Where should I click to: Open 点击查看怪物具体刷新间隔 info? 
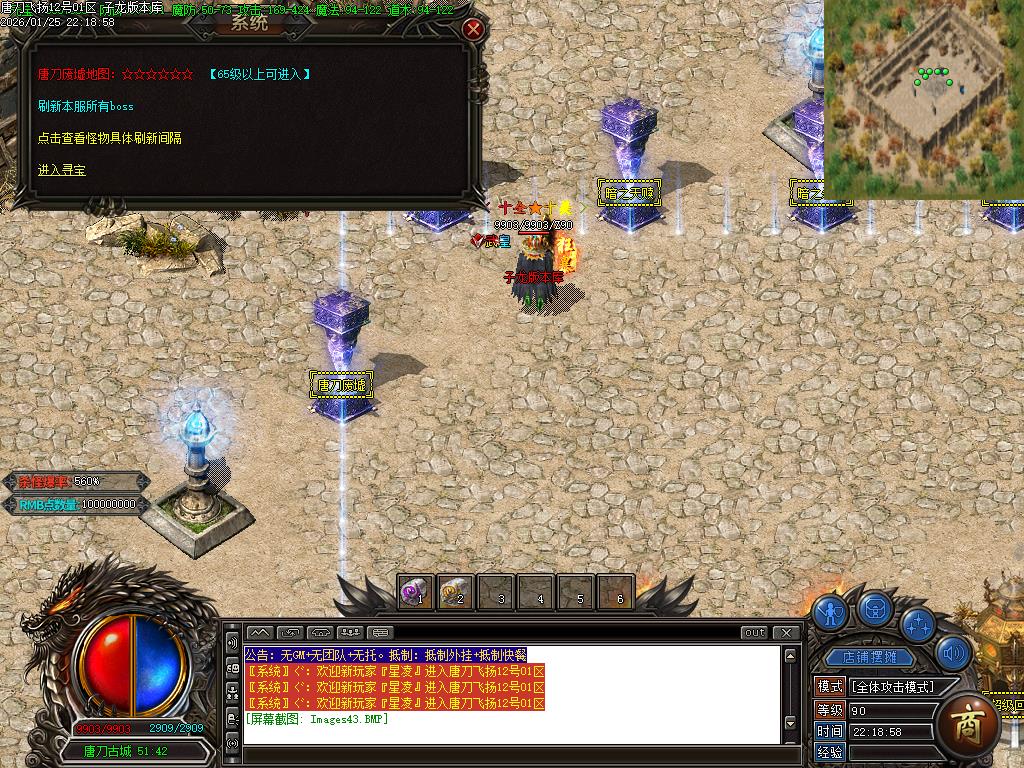click(110, 138)
